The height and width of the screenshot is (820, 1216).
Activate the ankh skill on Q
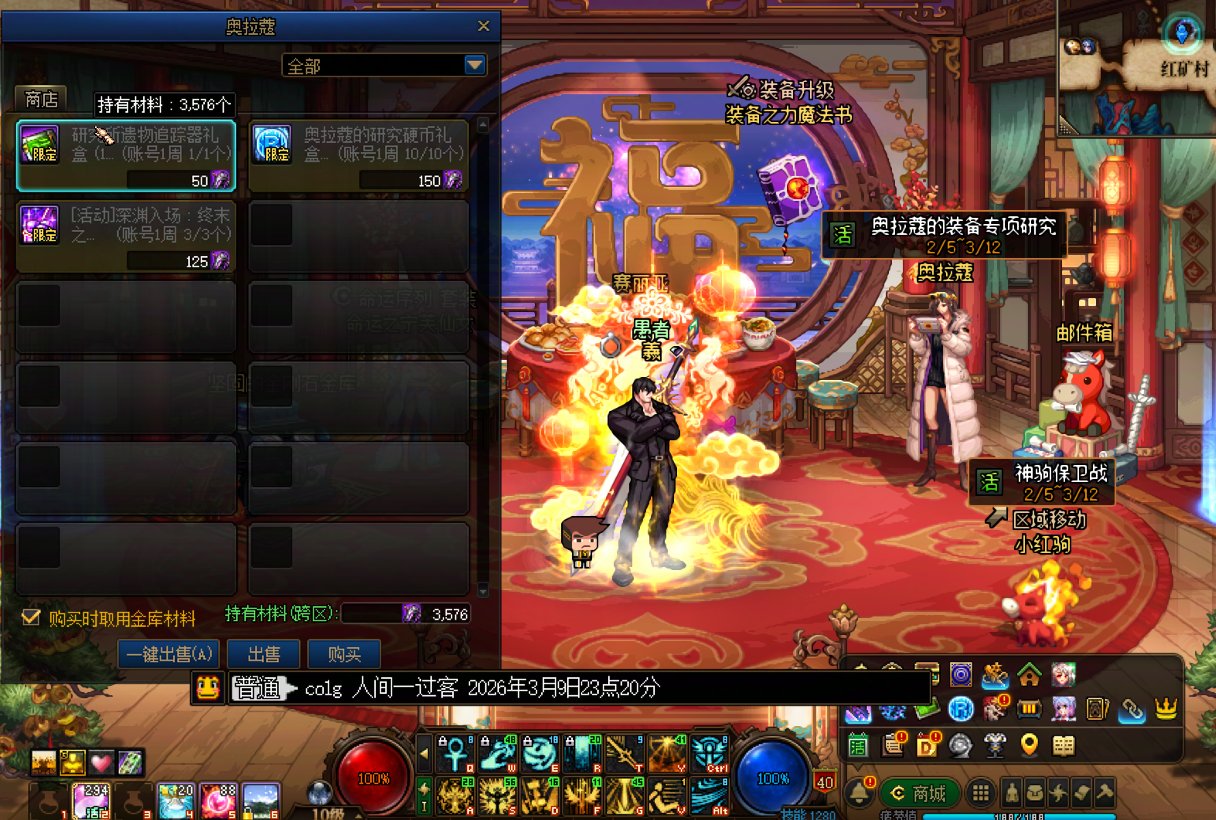(453, 753)
